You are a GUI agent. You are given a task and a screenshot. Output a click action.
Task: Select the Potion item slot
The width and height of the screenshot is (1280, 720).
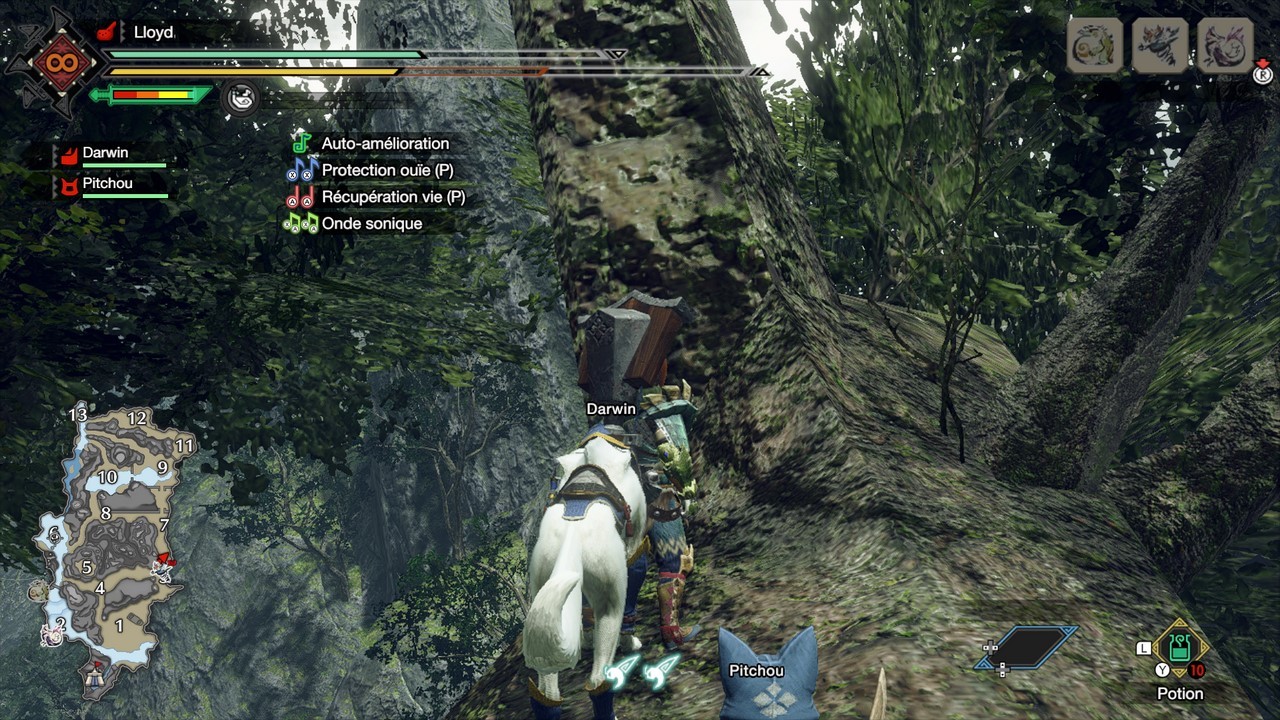coord(1180,648)
